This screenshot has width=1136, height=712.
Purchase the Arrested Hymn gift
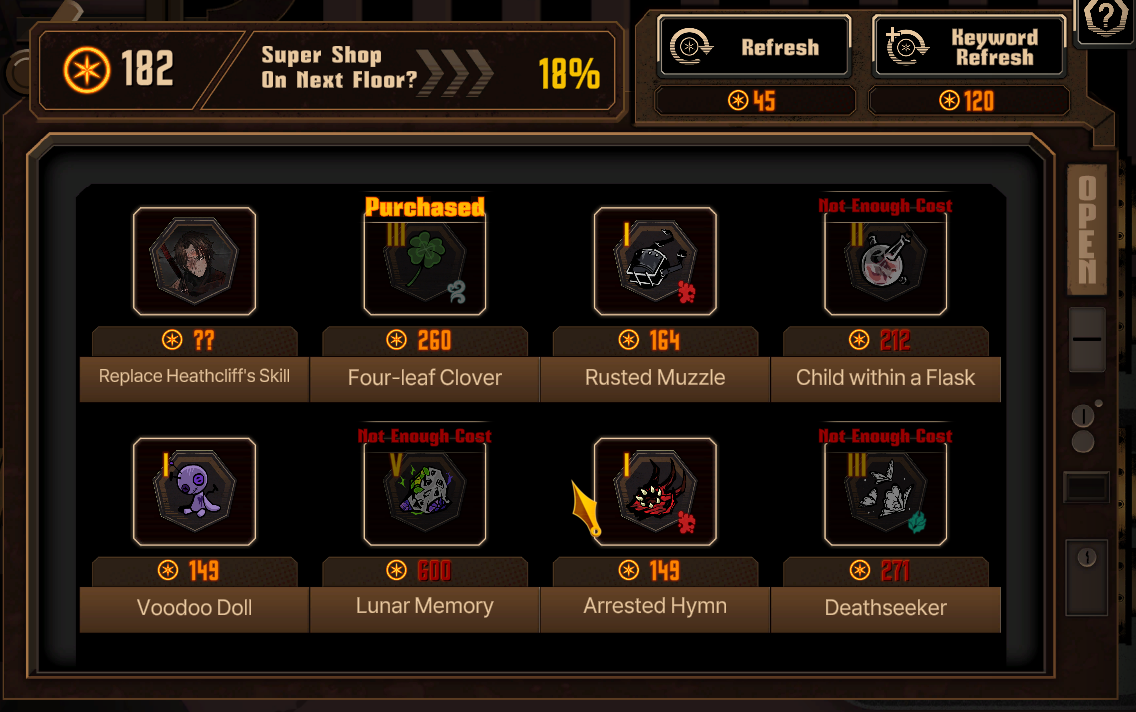655,492
